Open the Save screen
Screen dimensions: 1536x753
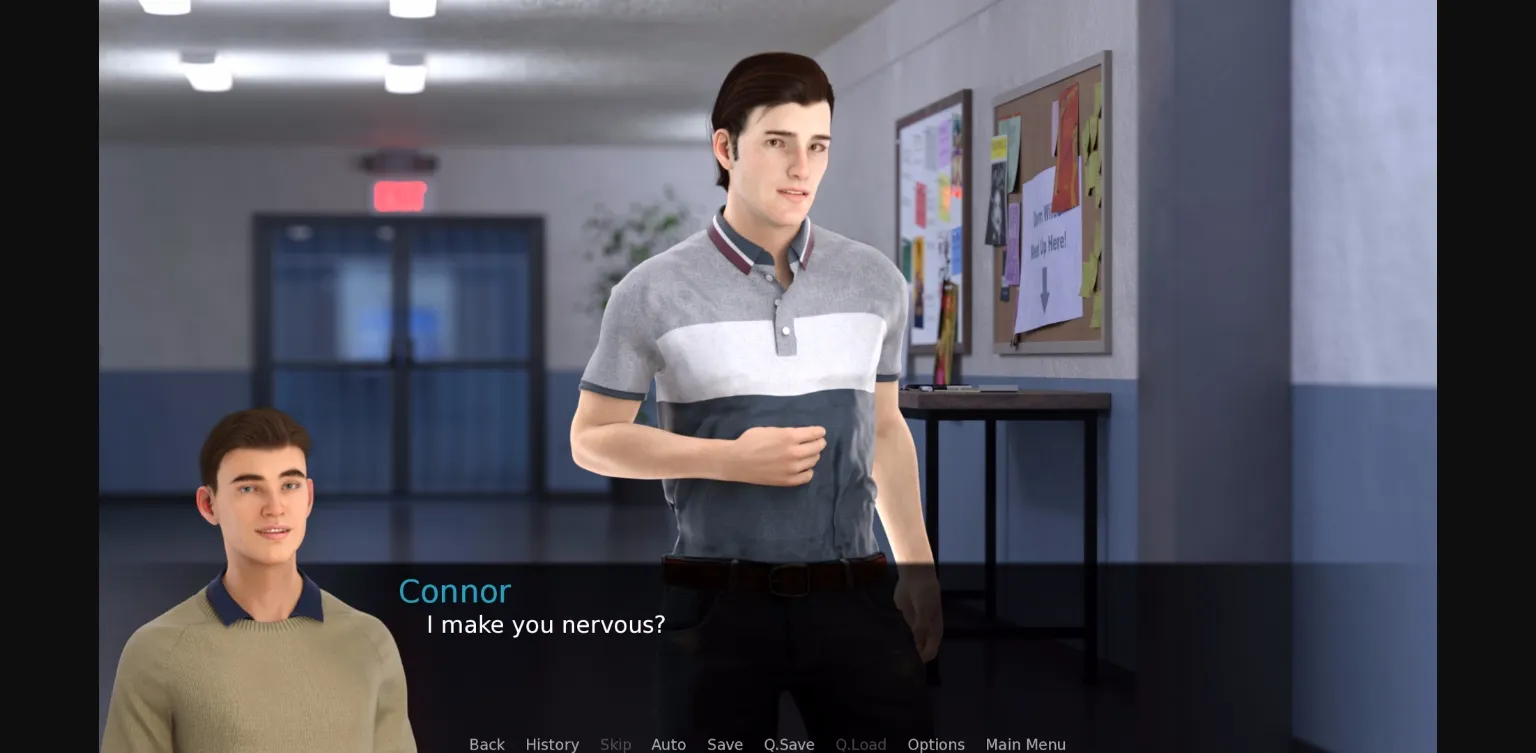(725, 744)
